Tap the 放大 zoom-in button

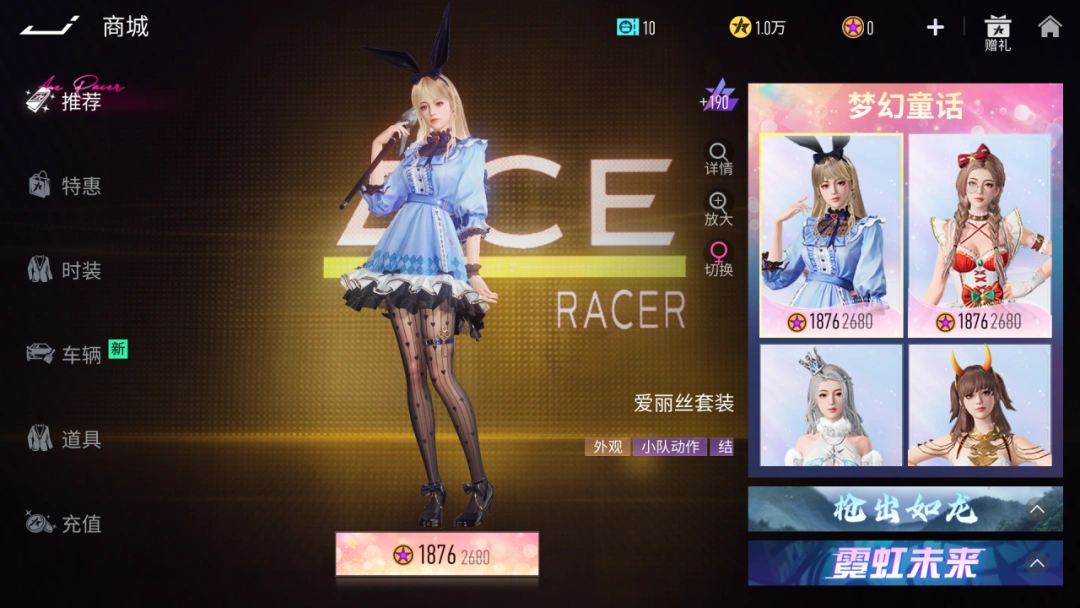click(718, 209)
